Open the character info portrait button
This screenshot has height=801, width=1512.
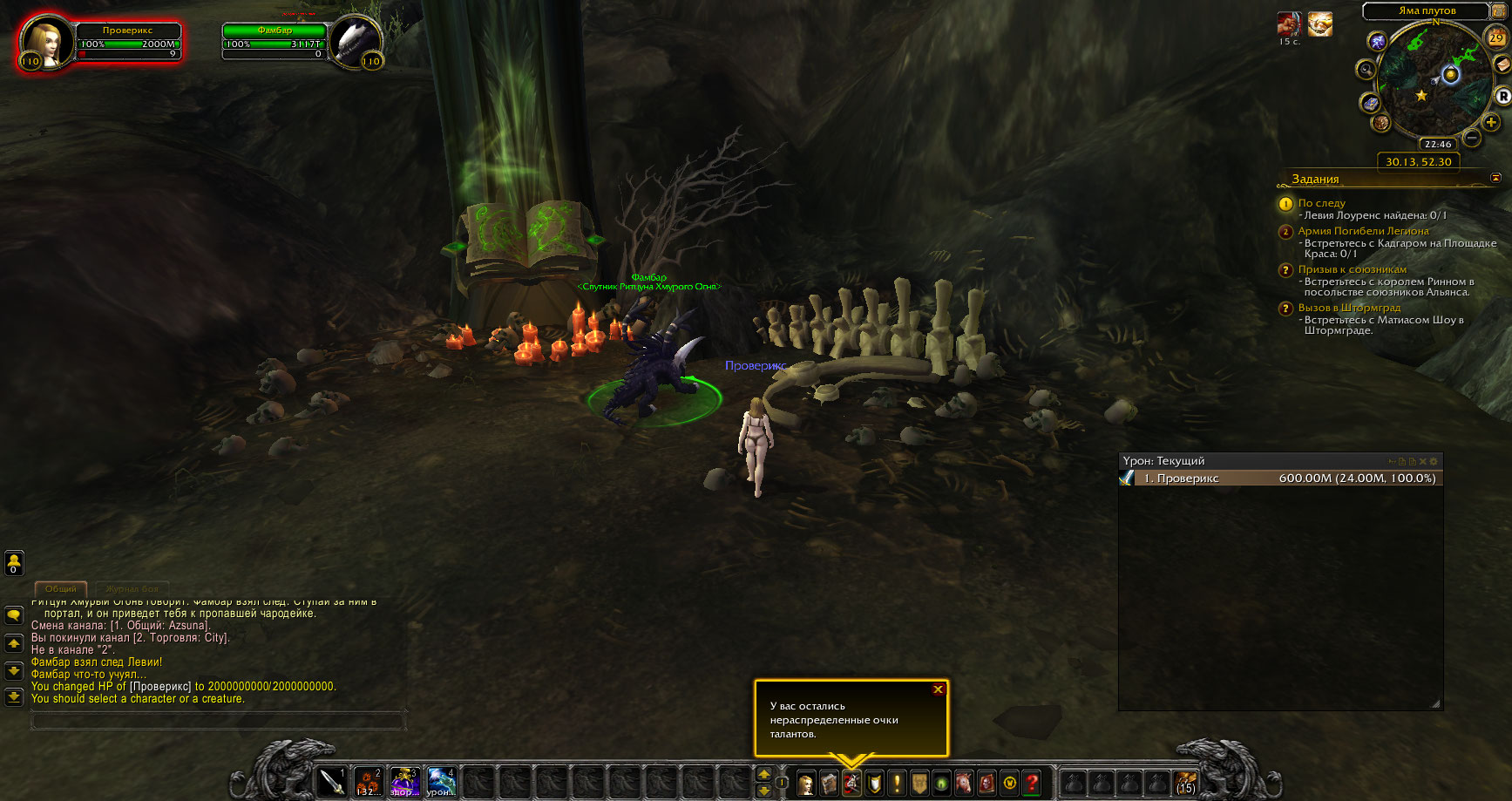pyautogui.click(x=807, y=783)
